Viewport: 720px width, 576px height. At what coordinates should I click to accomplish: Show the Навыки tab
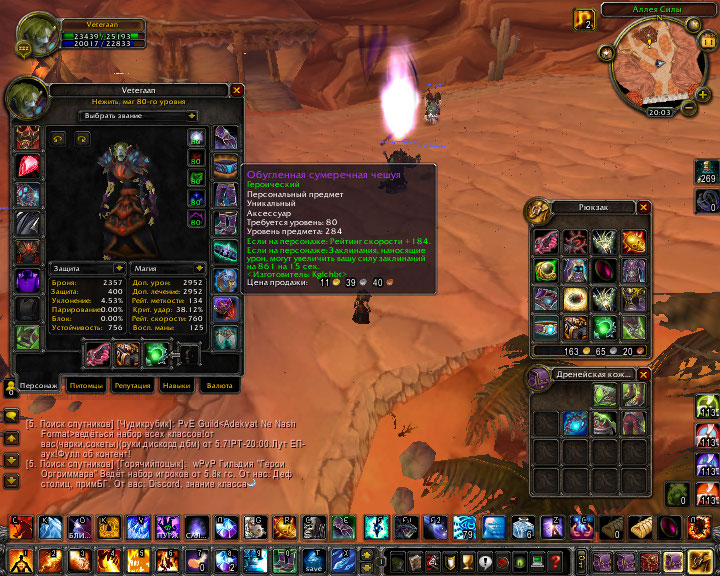(176, 385)
